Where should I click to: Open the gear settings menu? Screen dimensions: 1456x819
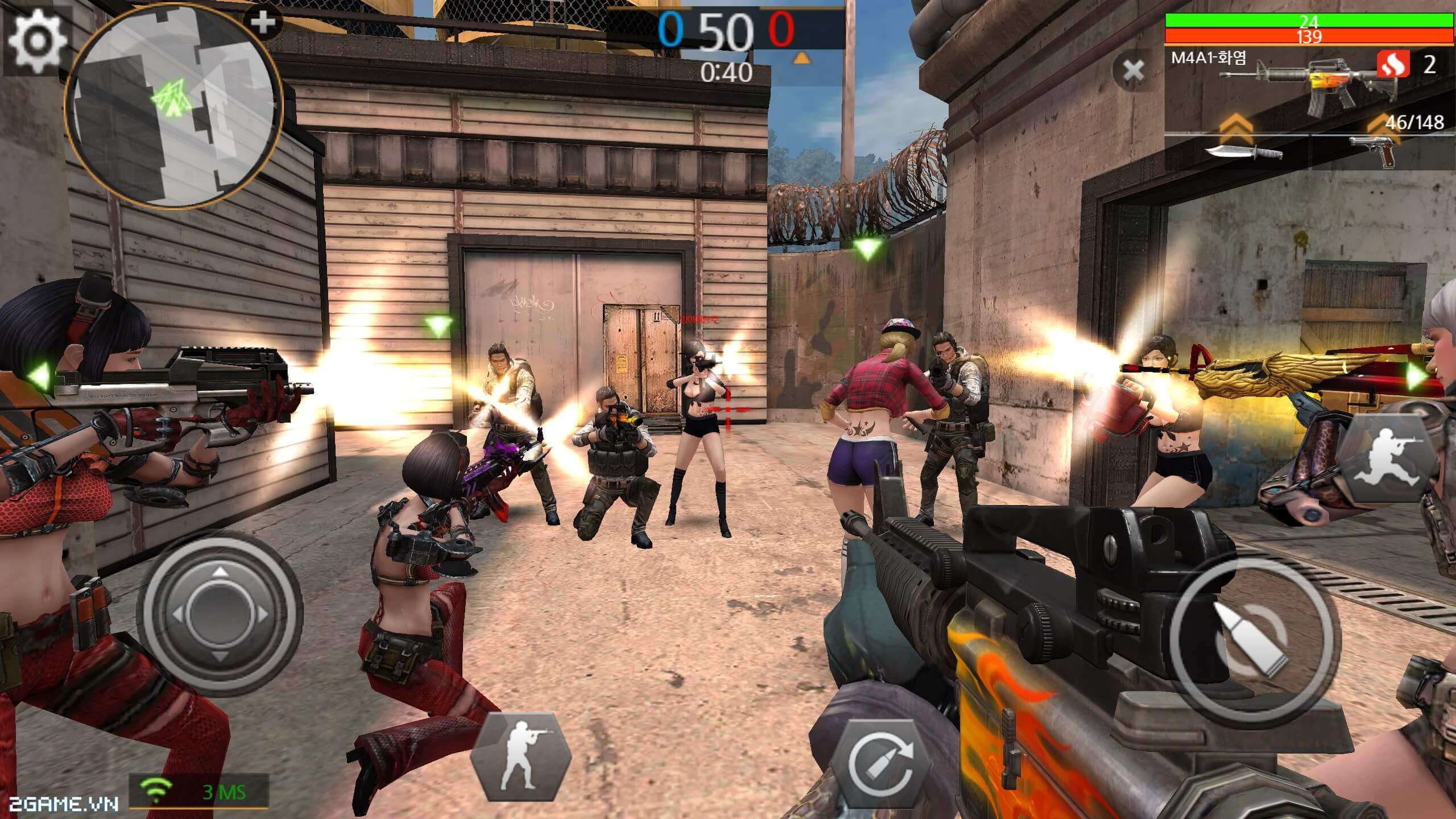tap(35, 41)
